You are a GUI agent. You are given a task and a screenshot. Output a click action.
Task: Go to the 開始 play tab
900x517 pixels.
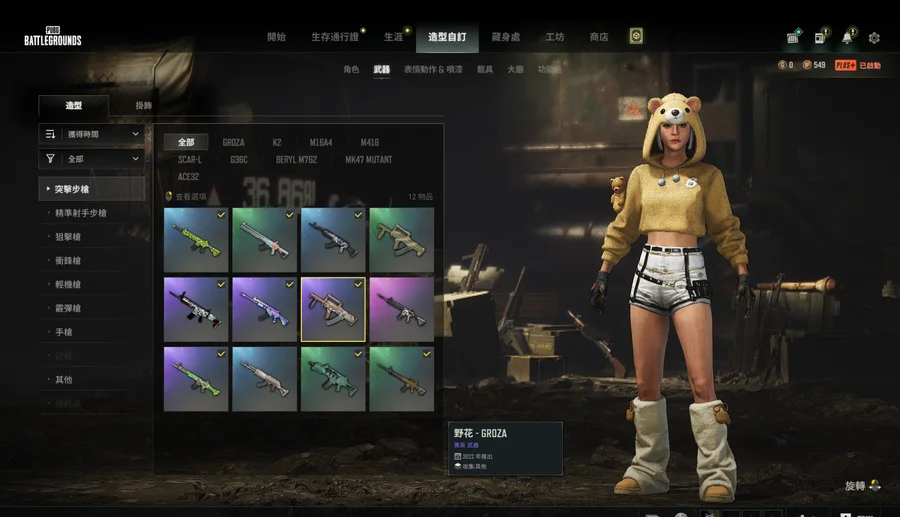point(276,37)
